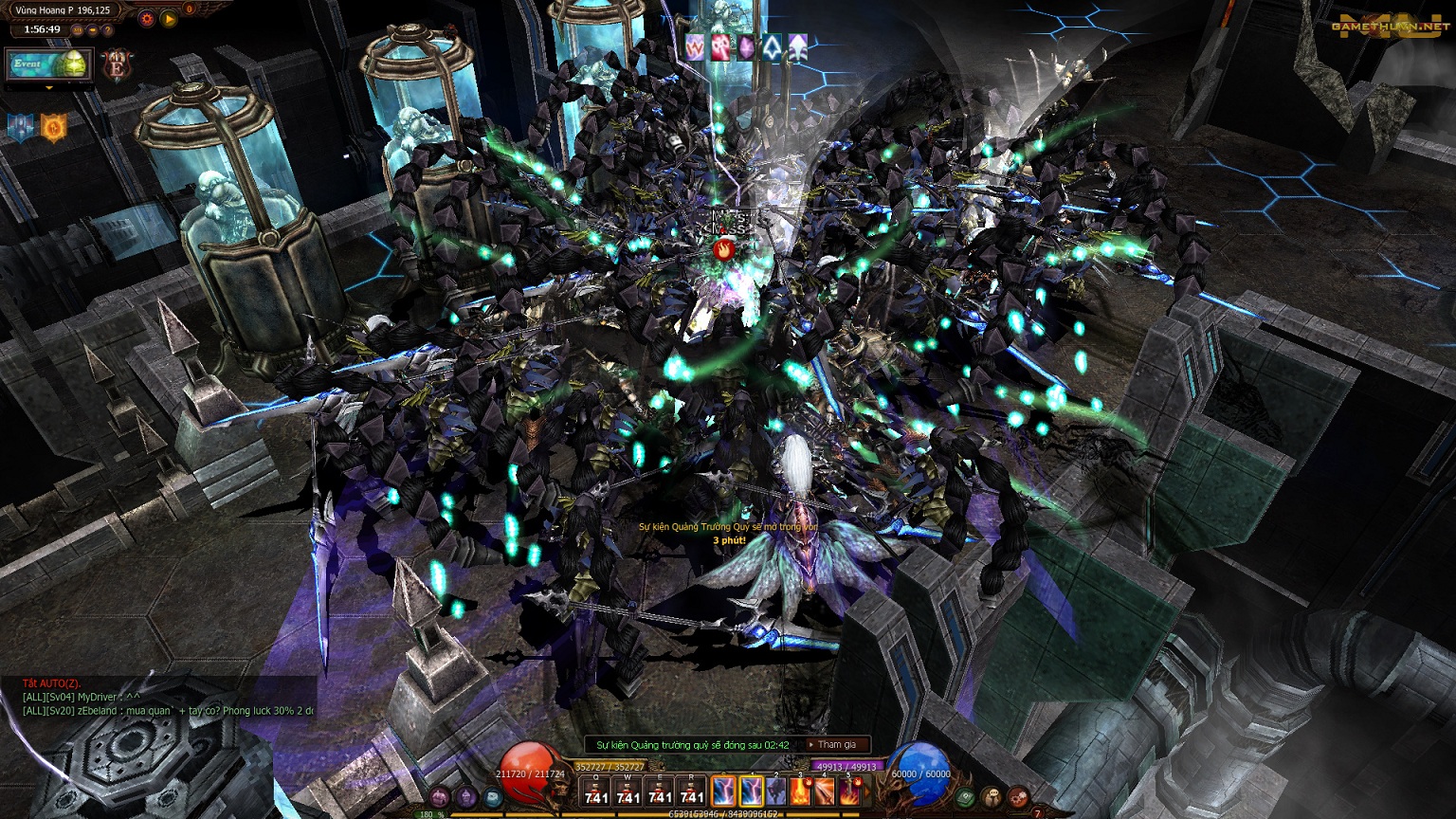The image size is (1456, 819).
Task: Open the Event egg banner
Action: [x=48, y=64]
